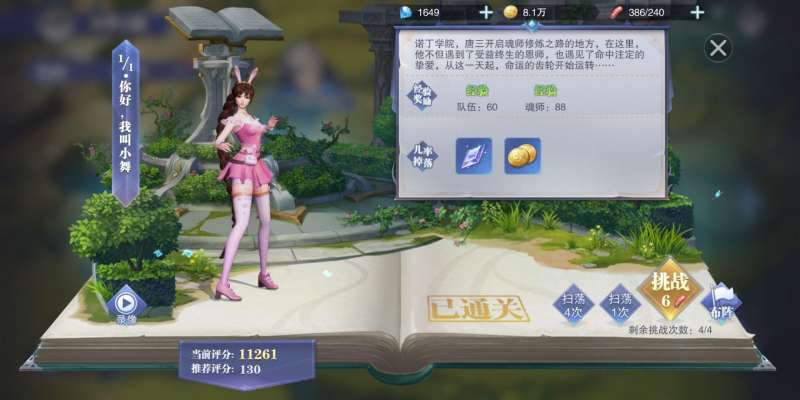Start the 挑战 challenge costing 6 stamina
The image size is (800, 400).
tap(668, 290)
